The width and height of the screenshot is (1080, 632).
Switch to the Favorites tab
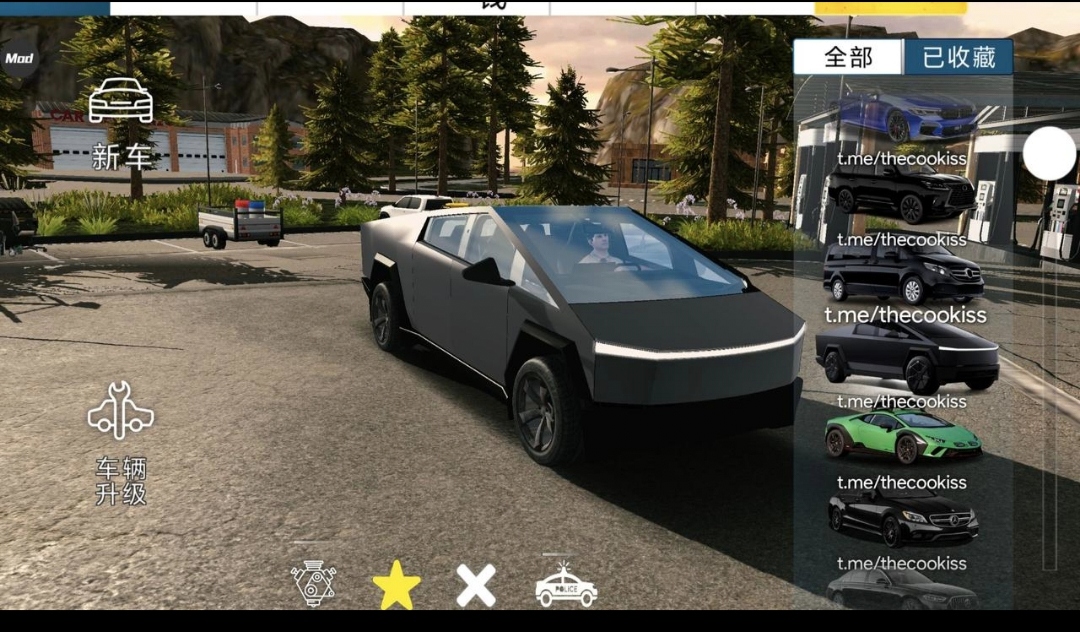click(958, 58)
